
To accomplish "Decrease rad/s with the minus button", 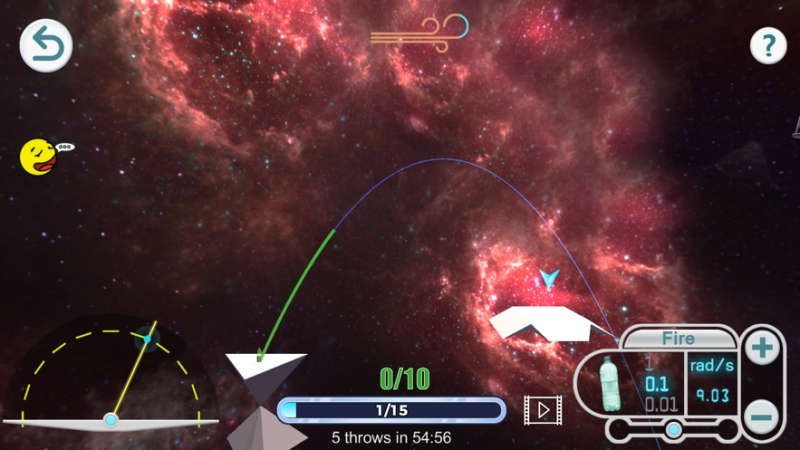I will [762, 414].
